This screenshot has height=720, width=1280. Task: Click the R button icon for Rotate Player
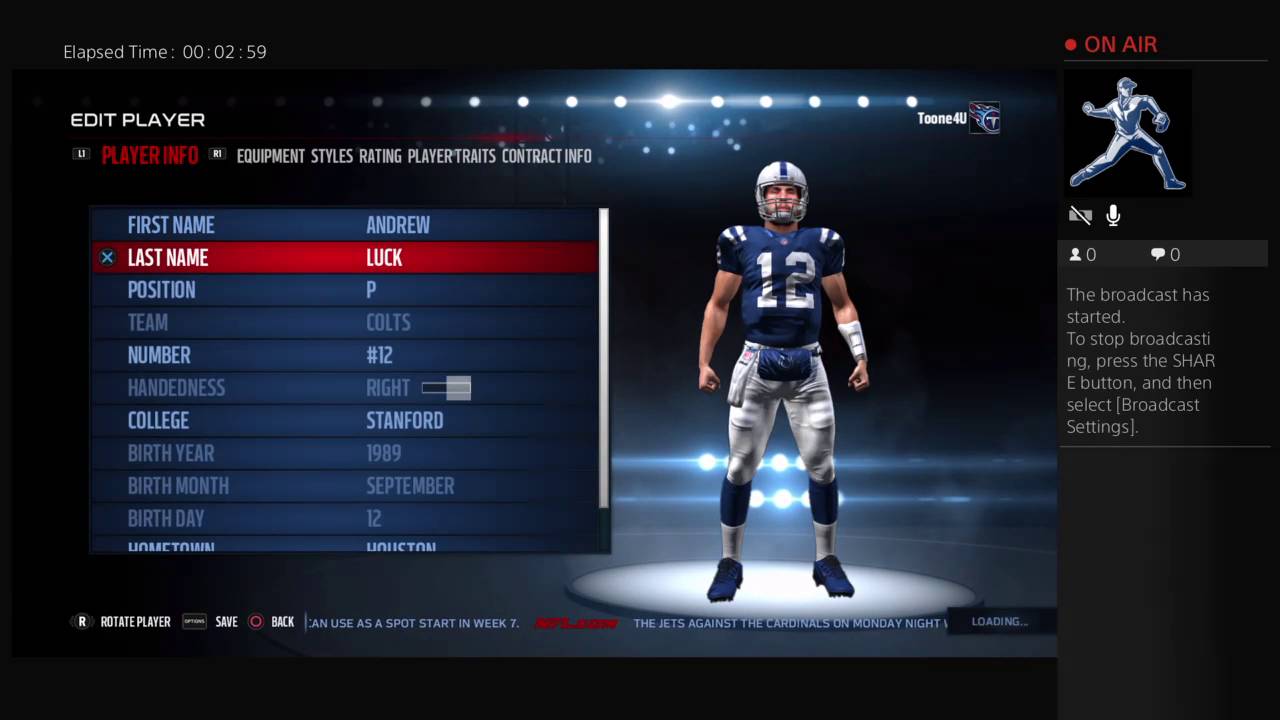81,622
